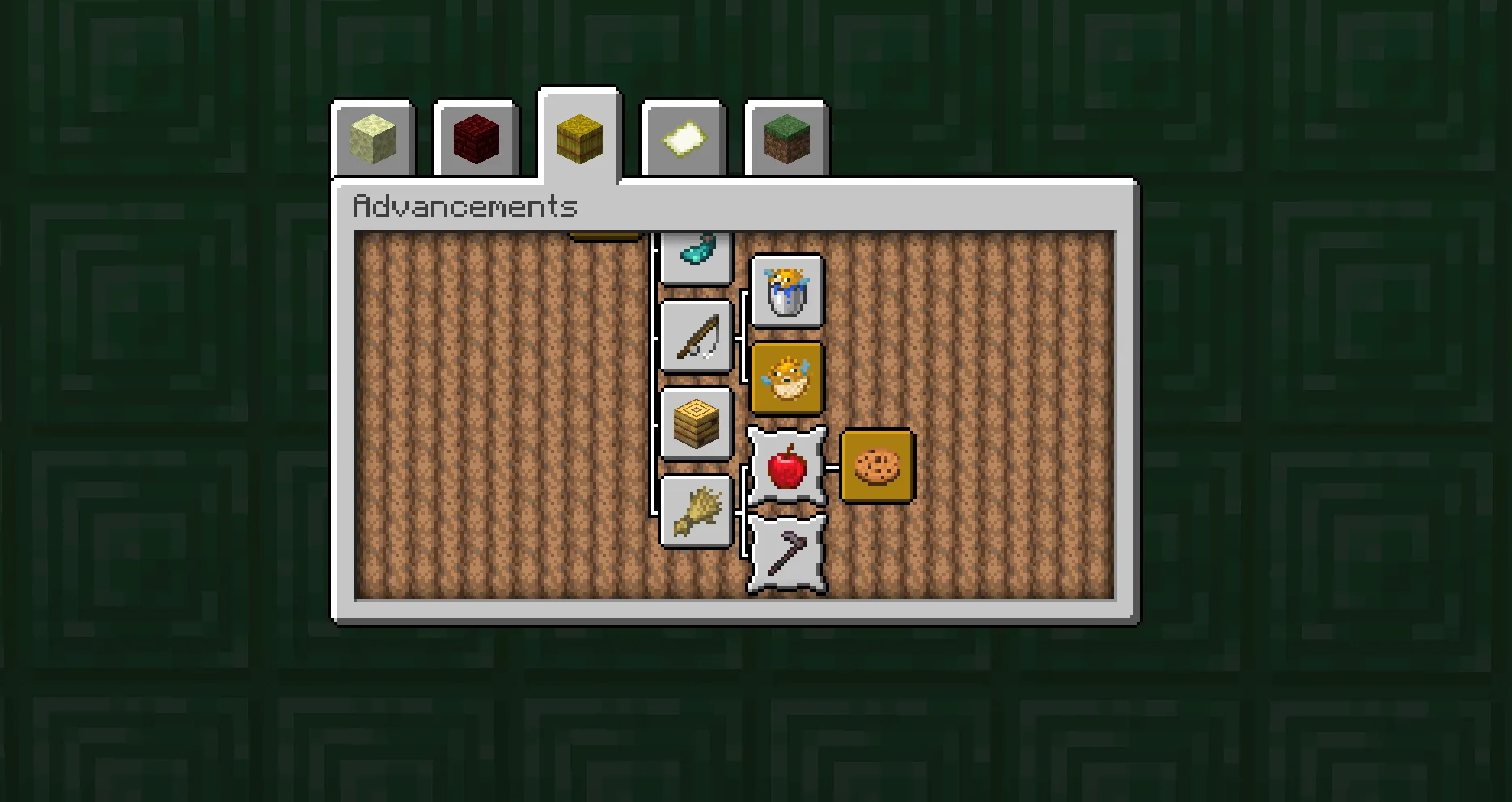Click the apple goal advancement

tap(786, 466)
